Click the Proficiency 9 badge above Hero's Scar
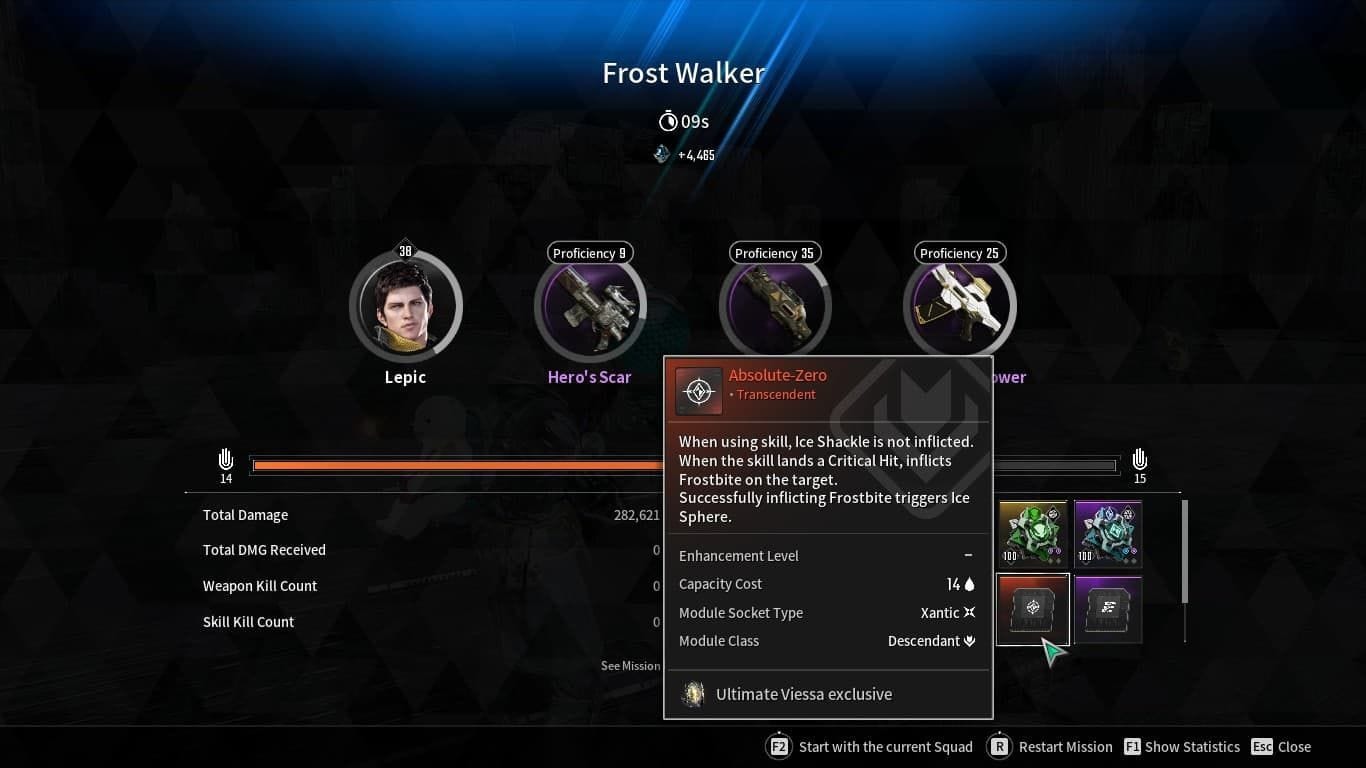Image resolution: width=1366 pixels, height=768 pixels. pos(589,253)
